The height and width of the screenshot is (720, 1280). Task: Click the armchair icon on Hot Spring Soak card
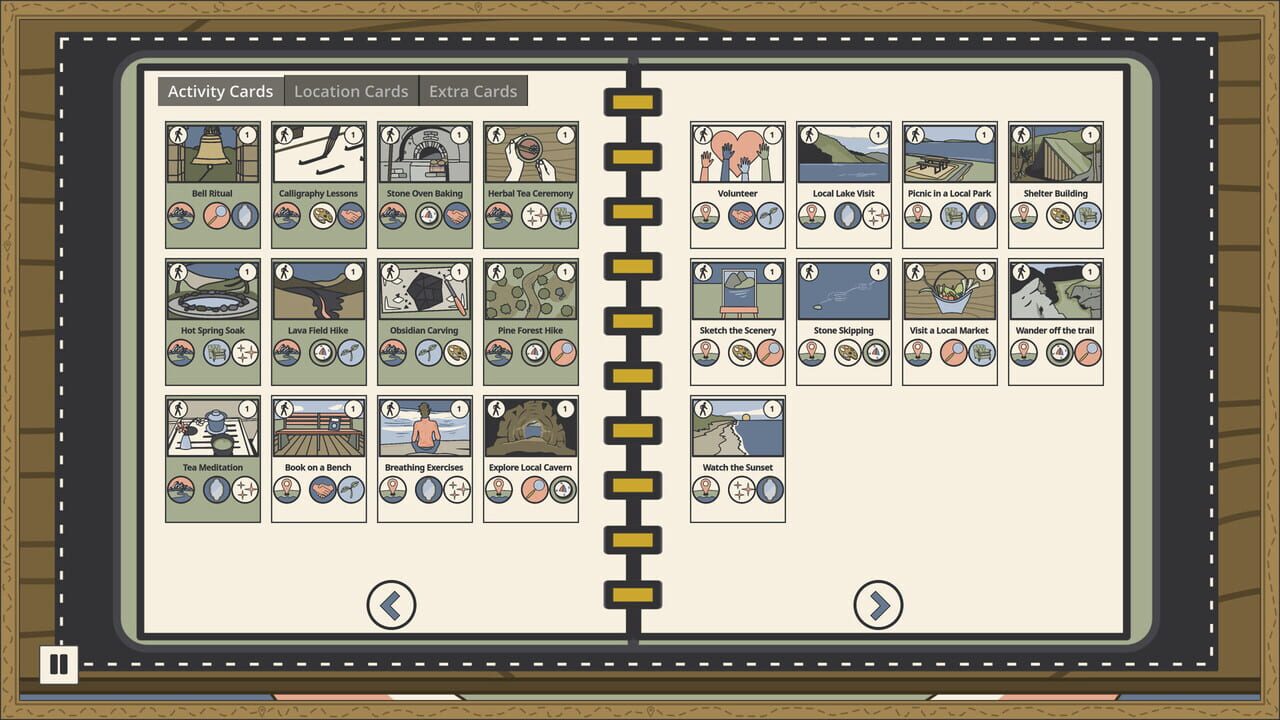[217, 352]
